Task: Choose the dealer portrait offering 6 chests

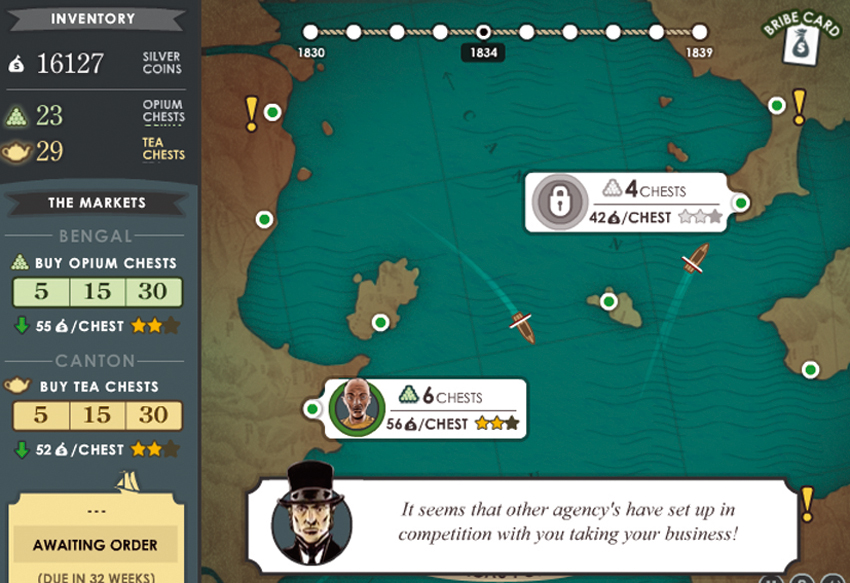Action: (x=357, y=408)
